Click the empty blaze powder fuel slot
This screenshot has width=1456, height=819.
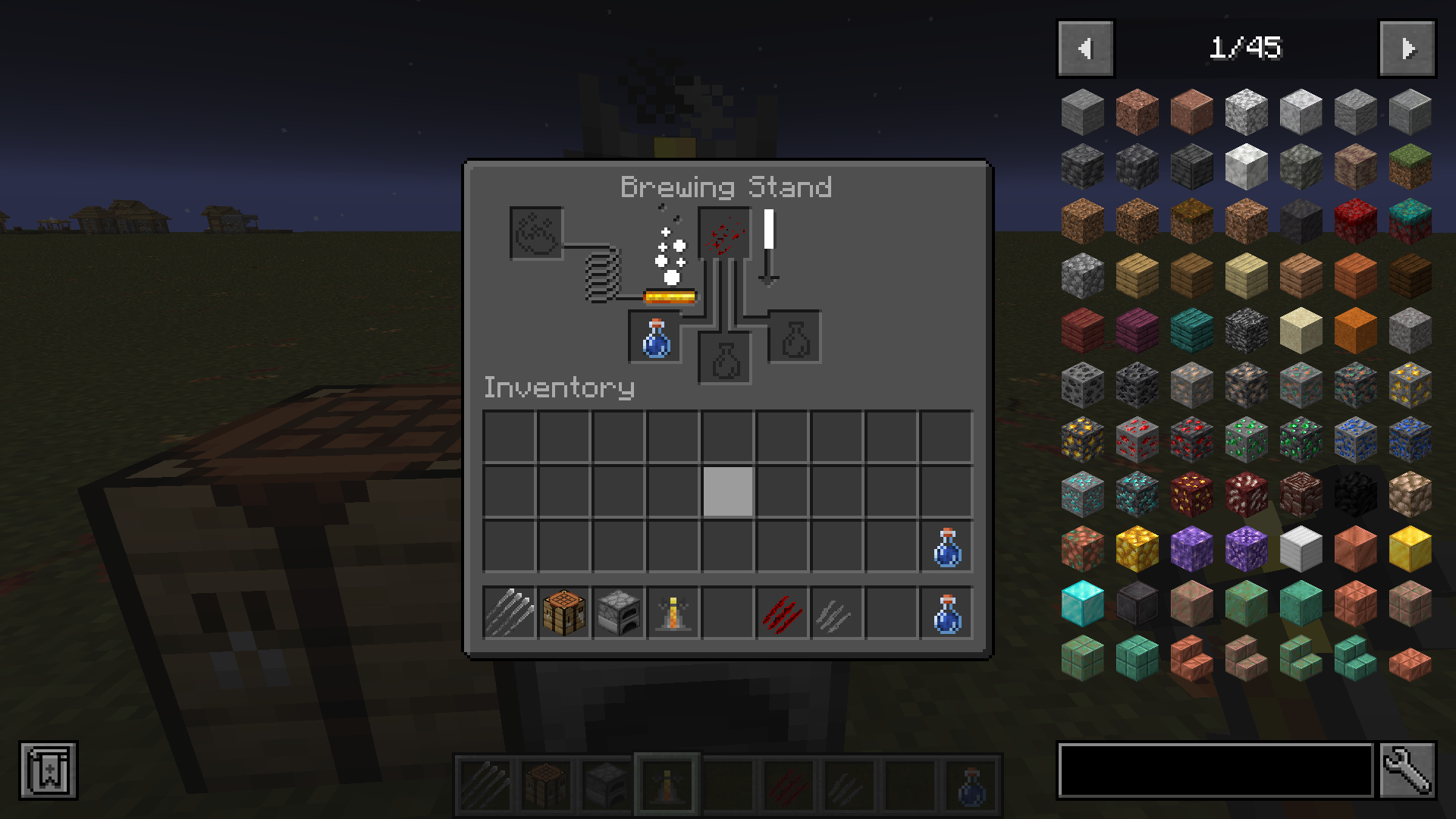535,231
